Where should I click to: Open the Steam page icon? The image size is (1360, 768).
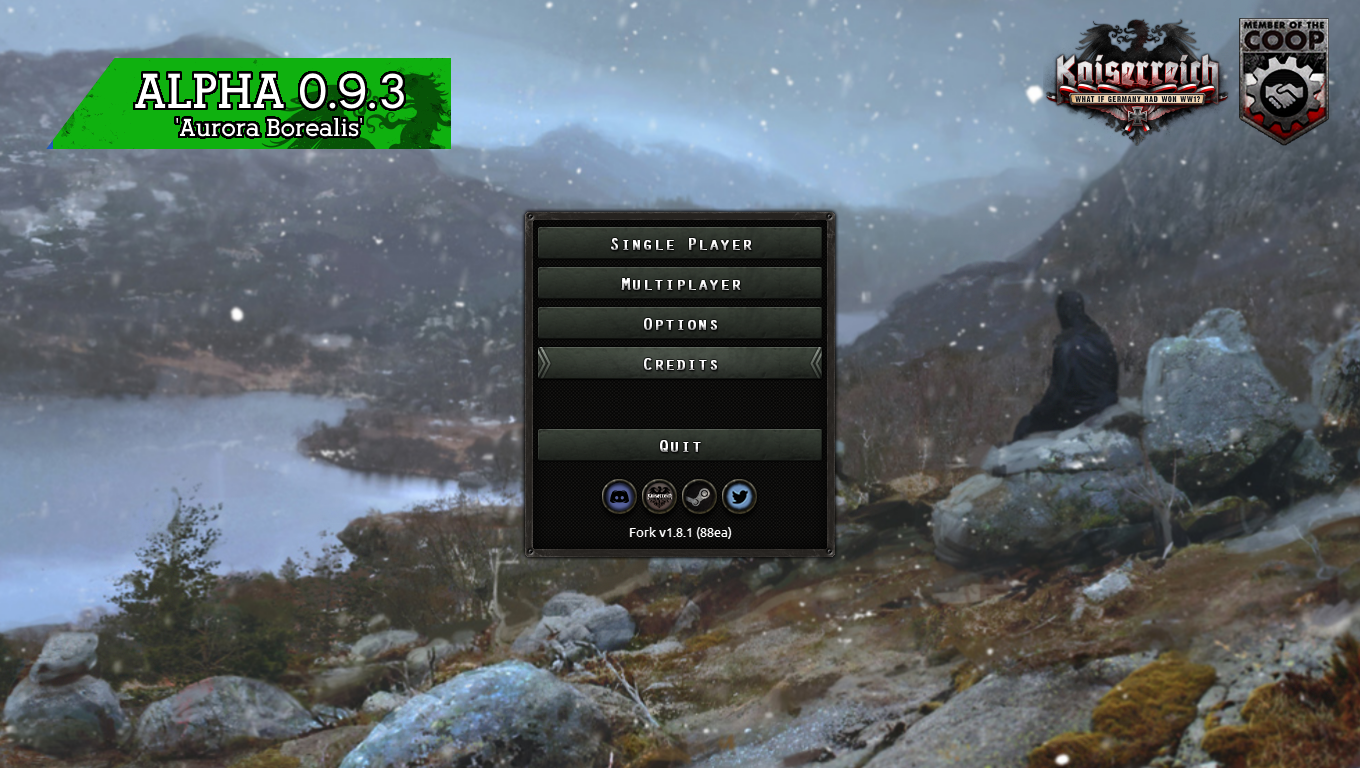[x=699, y=496]
